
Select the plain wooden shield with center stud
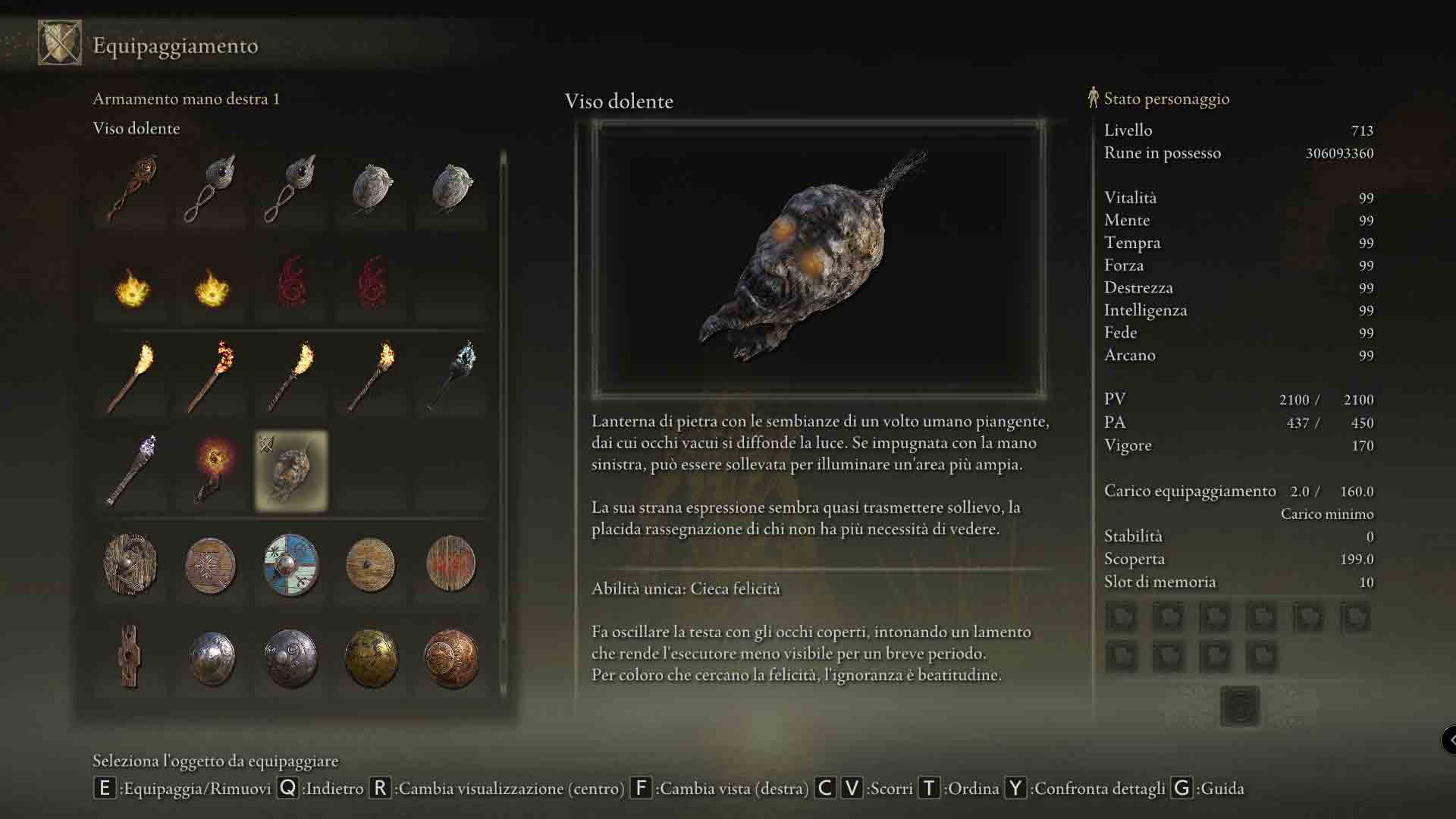click(x=371, y=565)
